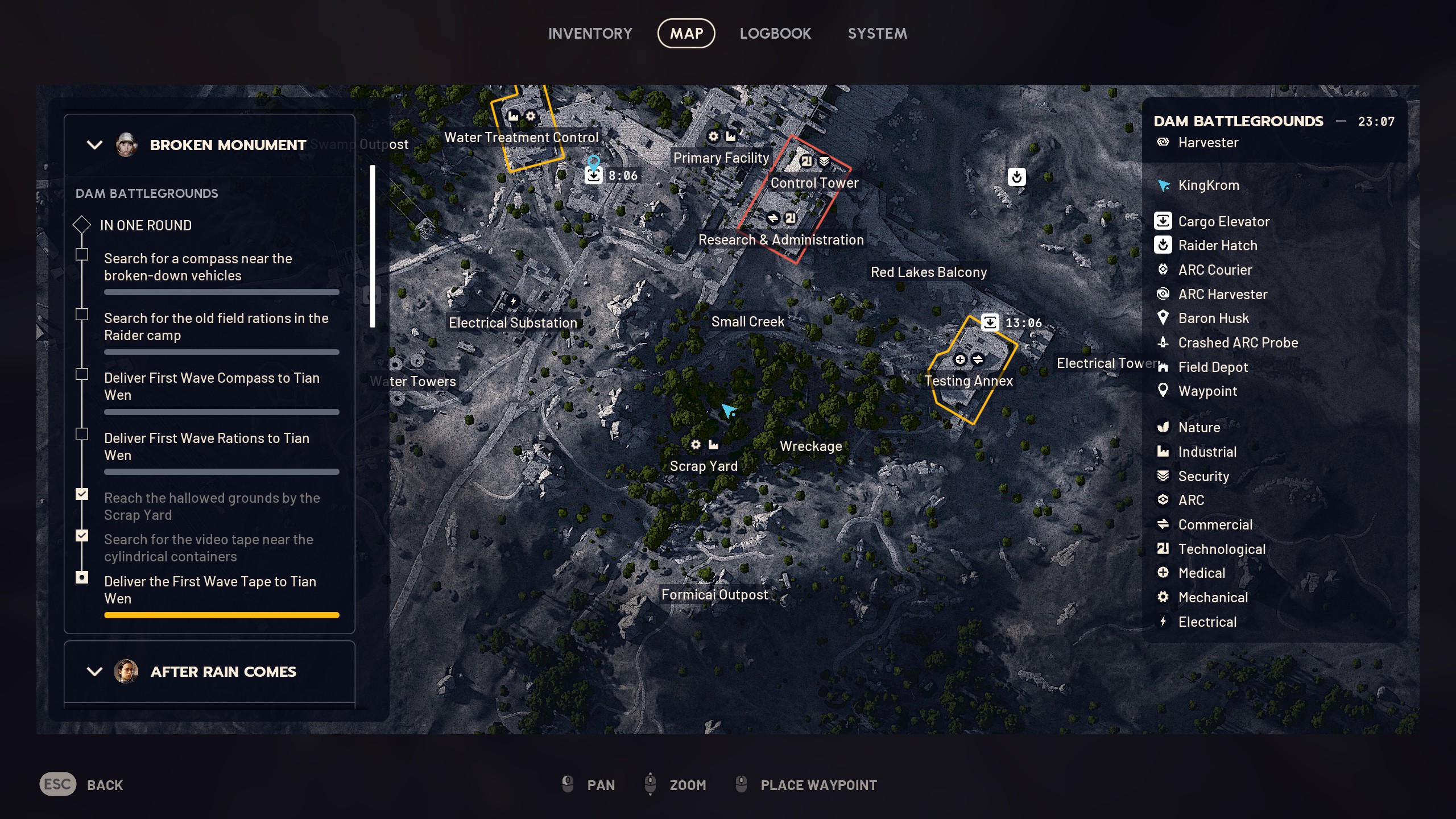This screenshot has height=819, width=1456.
Task: Select the Electrical legend icon
Action: click(x=1163, y=622)
